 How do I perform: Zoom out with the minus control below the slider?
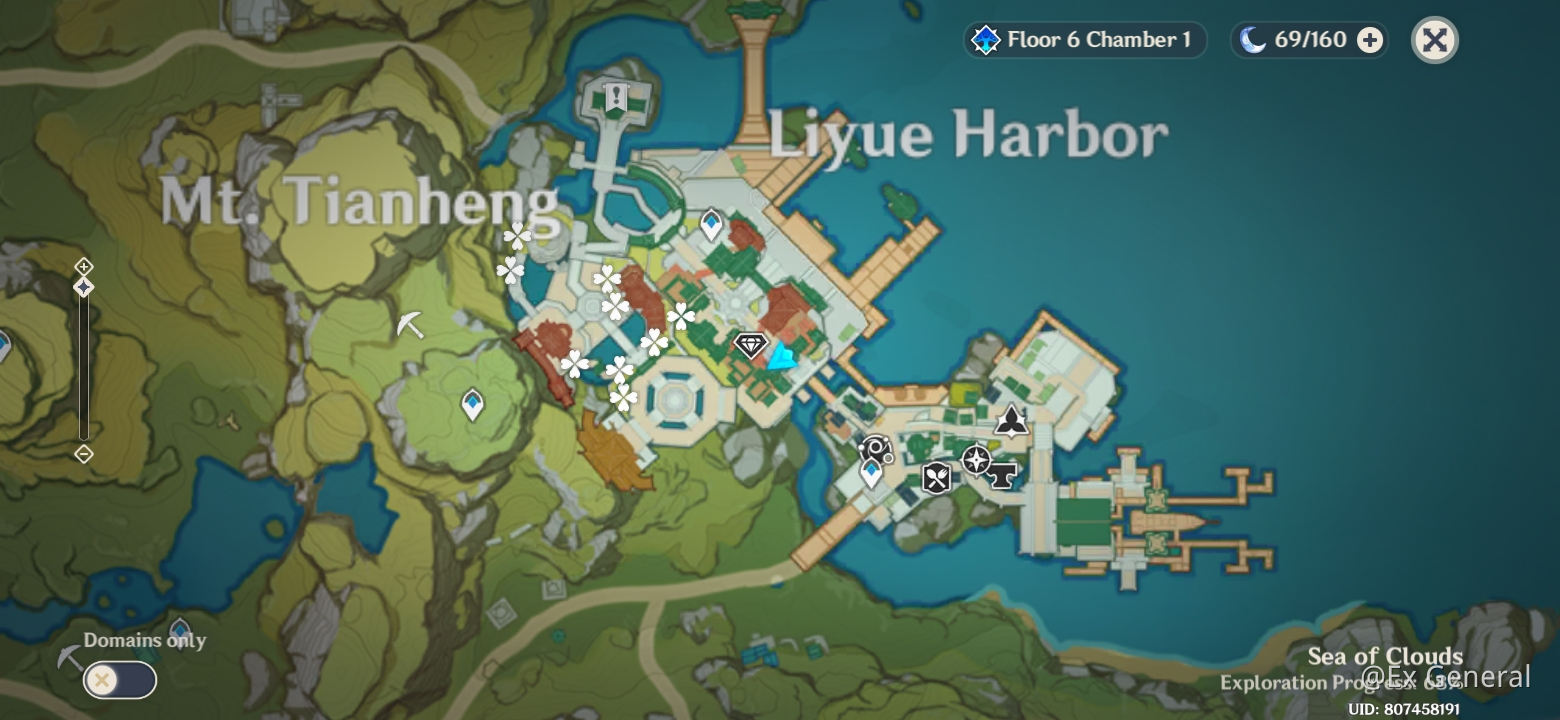point(83,452)
